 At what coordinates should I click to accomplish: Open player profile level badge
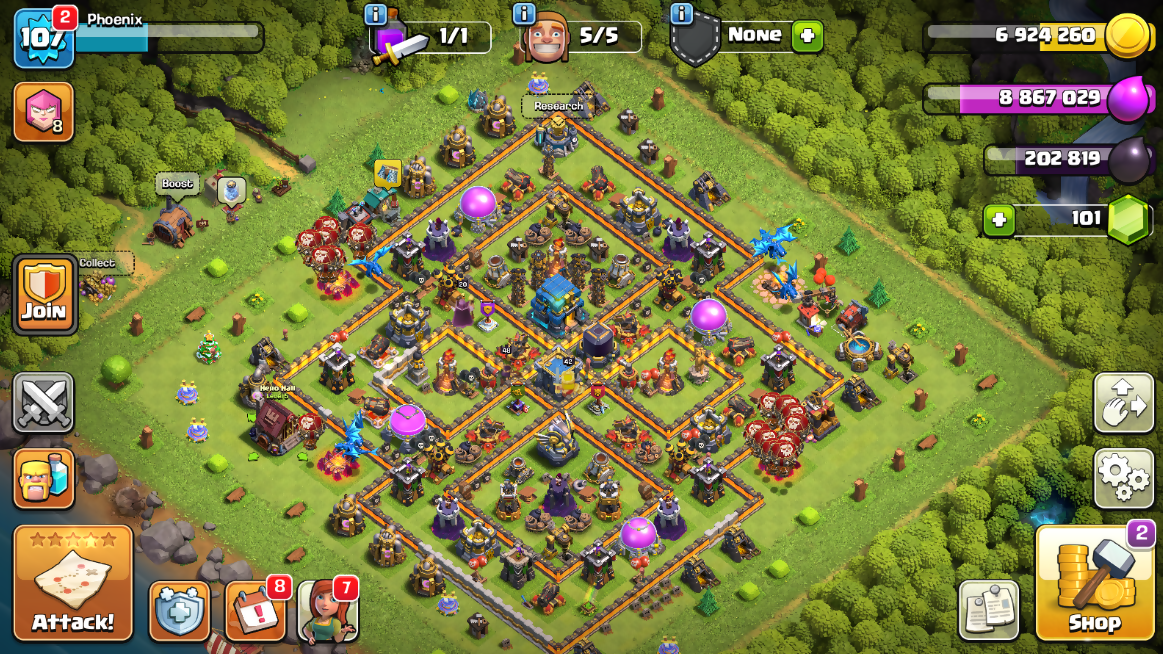pos(43,38)
